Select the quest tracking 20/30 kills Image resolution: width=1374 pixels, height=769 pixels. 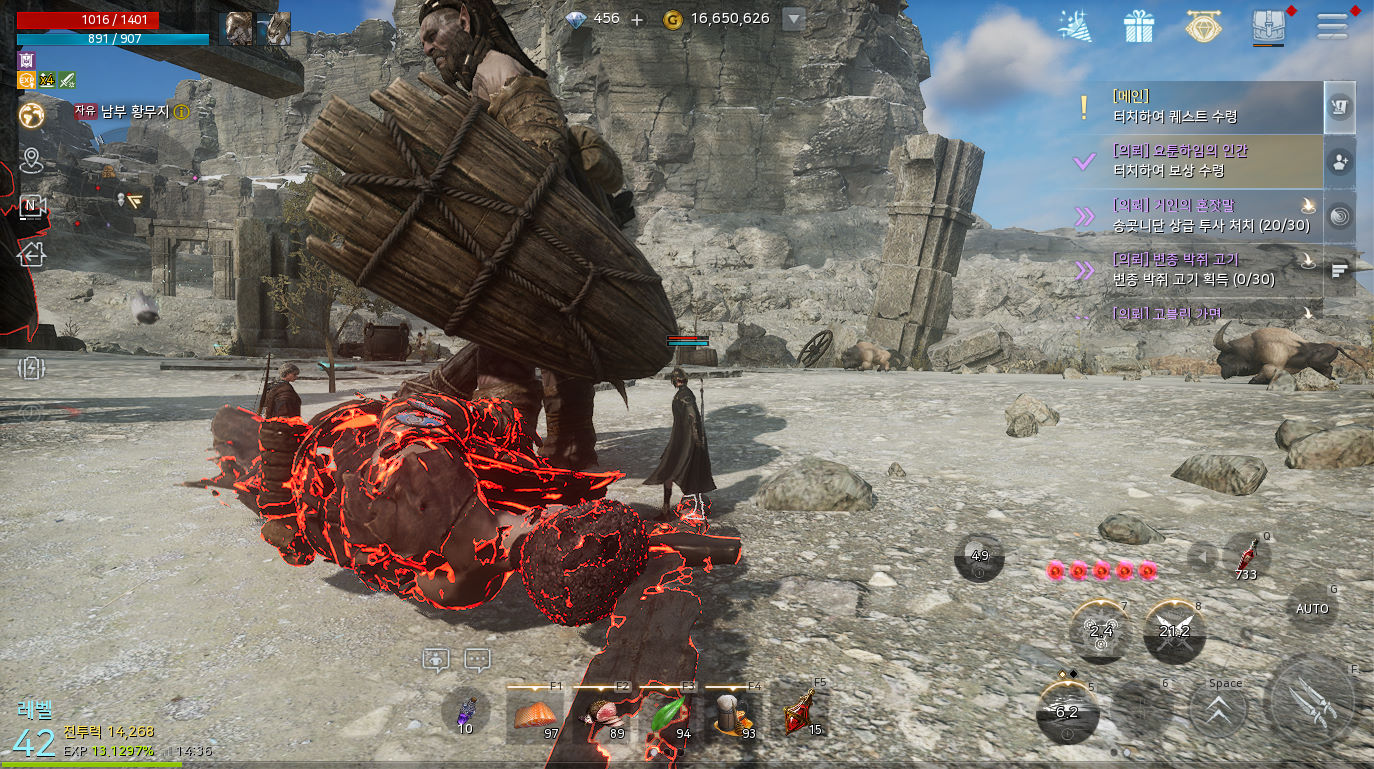[1200, 216]
